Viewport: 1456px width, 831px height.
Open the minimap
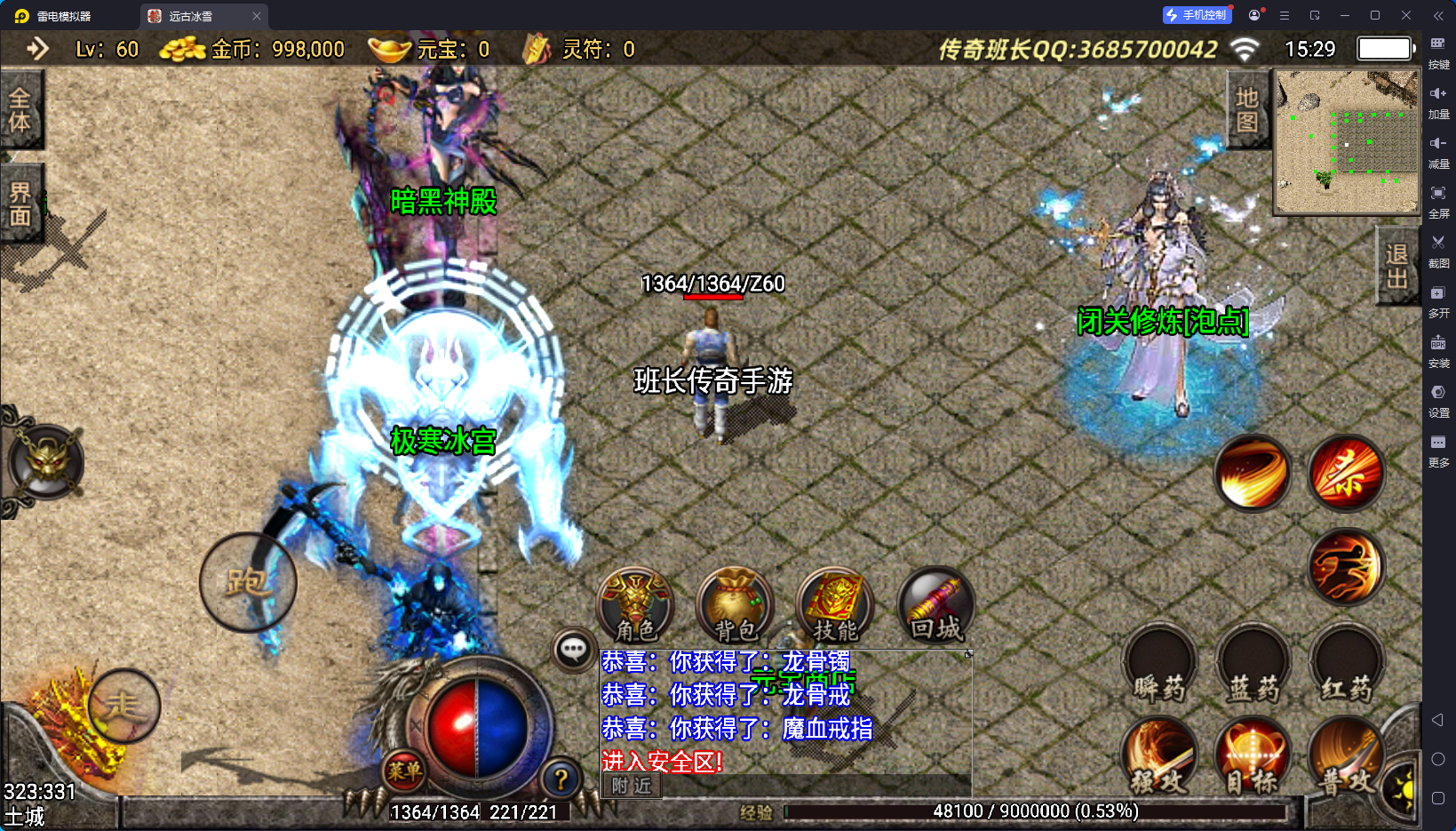1347,141
